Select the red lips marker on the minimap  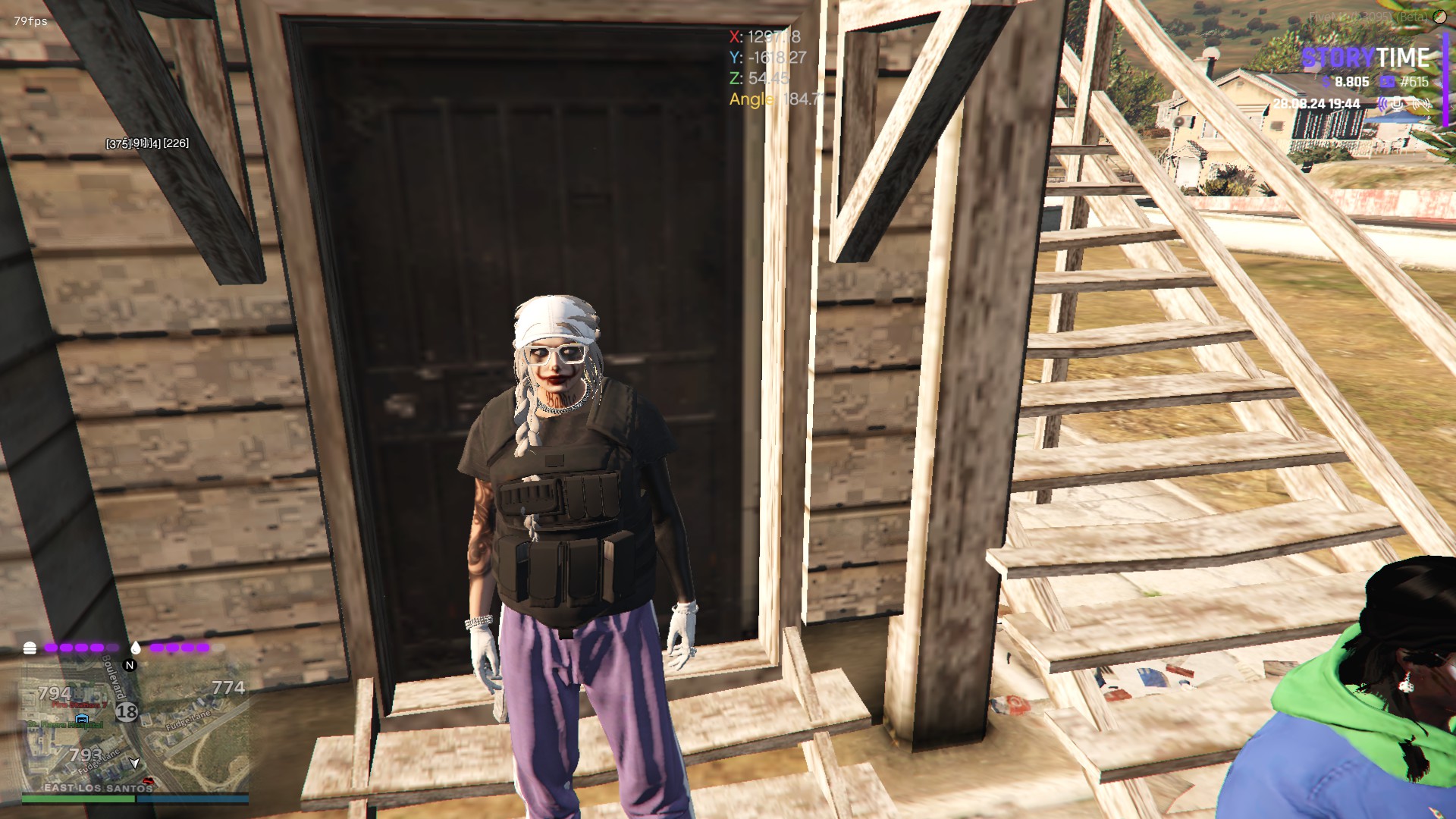pyautogui.click(x=147, y=781)
